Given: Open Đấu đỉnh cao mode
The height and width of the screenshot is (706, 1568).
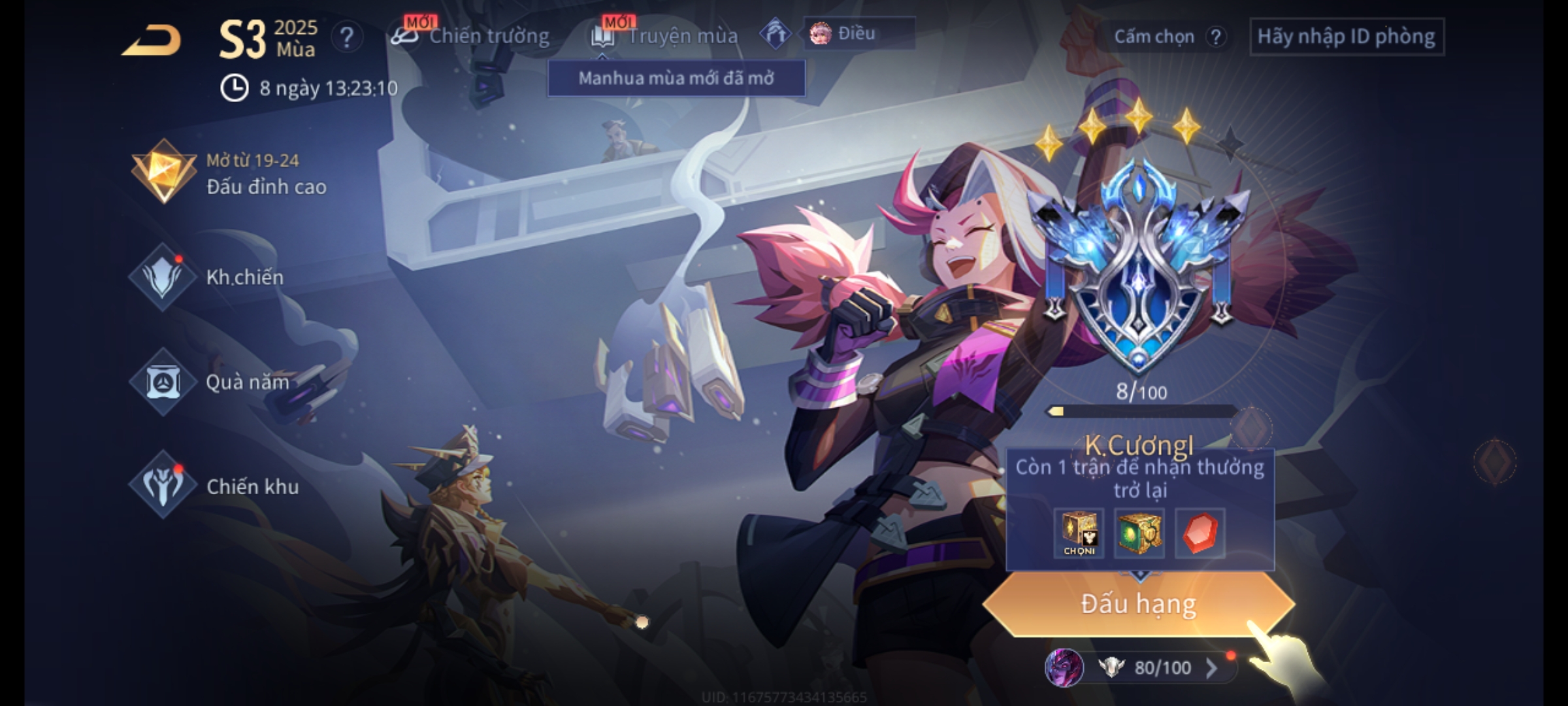Looking at the screenshot, I should [x=229, y=173].
